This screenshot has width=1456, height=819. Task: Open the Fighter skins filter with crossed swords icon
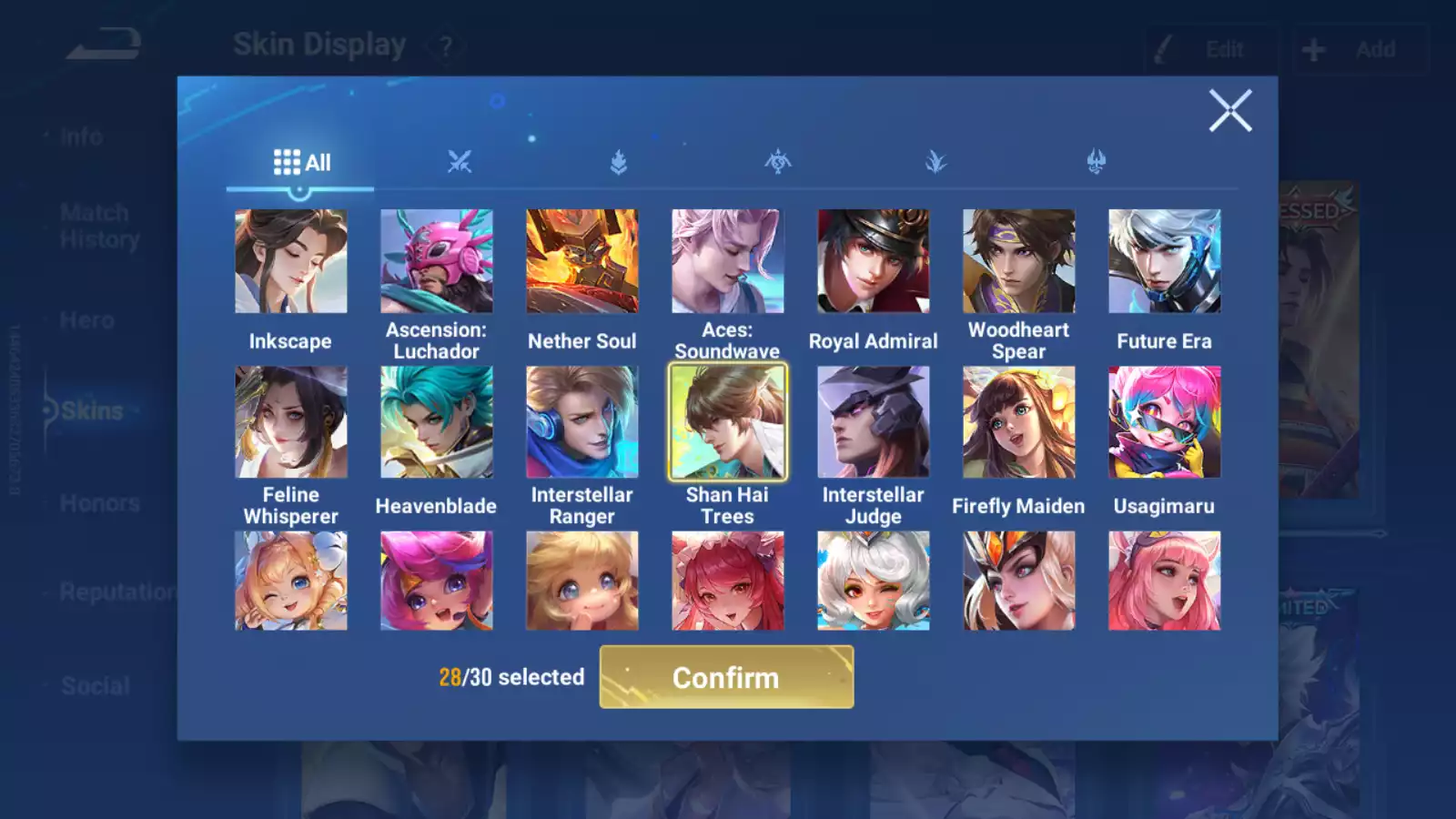click(x=460, y=162)
